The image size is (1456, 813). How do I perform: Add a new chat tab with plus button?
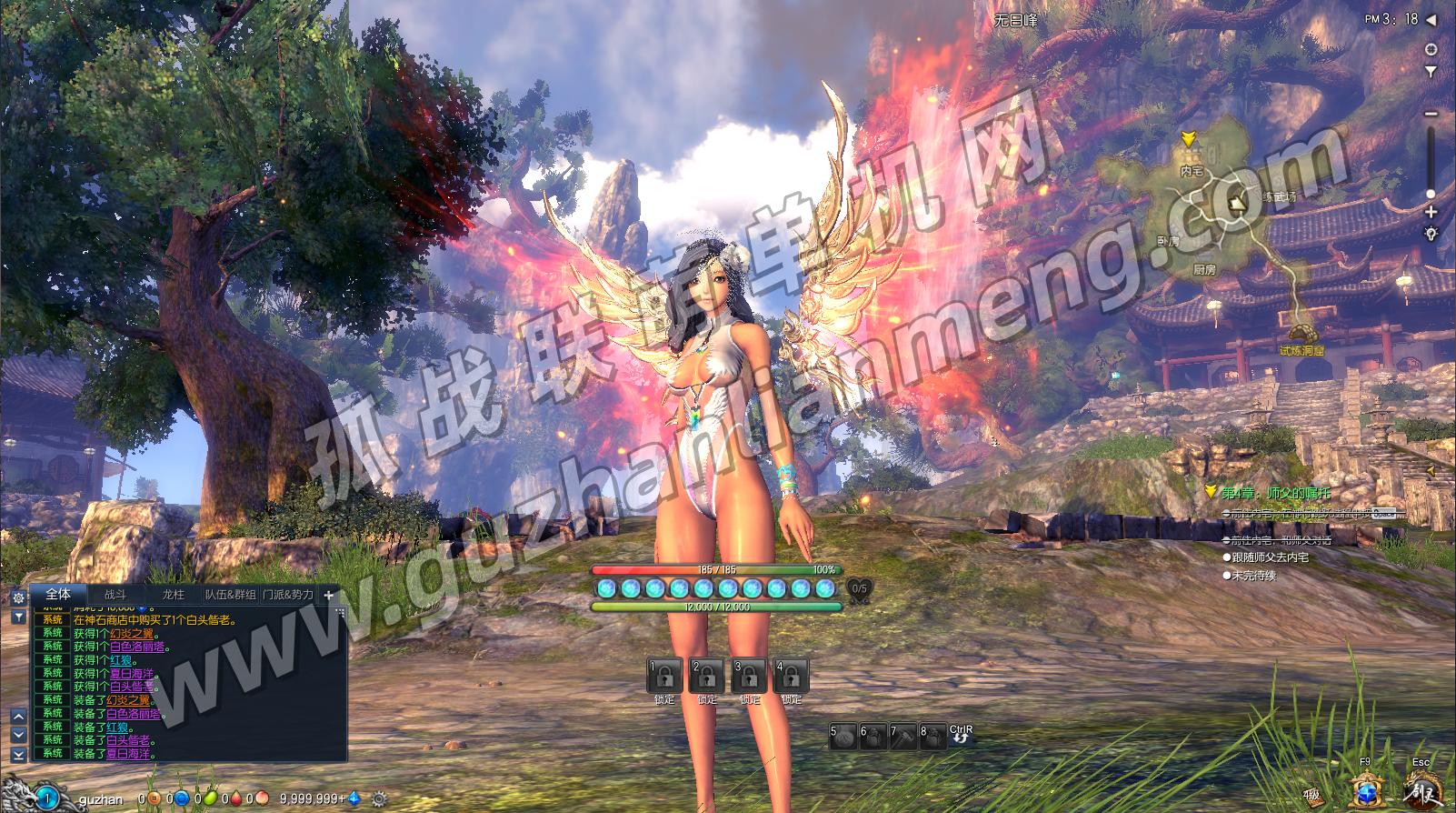(x=329, y=596)
